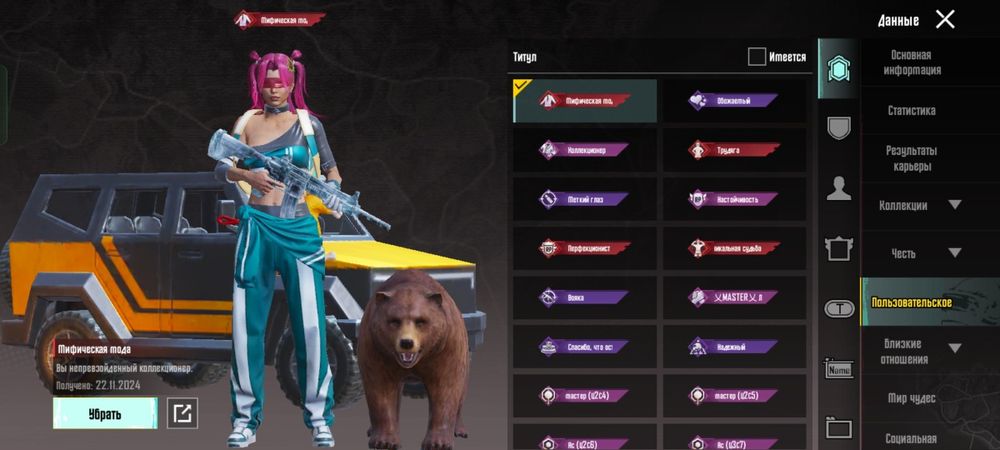Choose the Коллекционер title
Screen dimensions: 1000x450
pos(585,150)
